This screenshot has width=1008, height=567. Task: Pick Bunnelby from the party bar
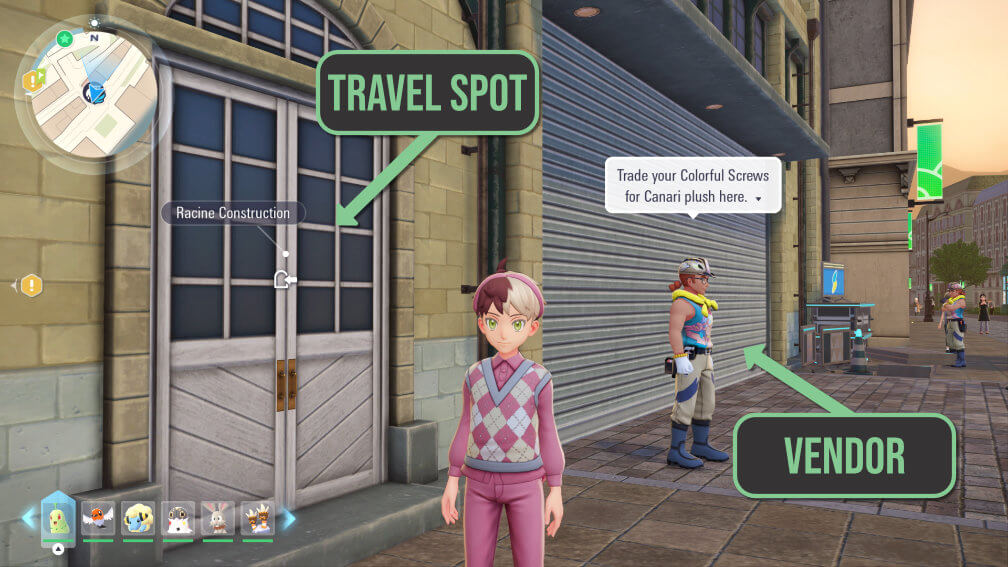(218, 519)
